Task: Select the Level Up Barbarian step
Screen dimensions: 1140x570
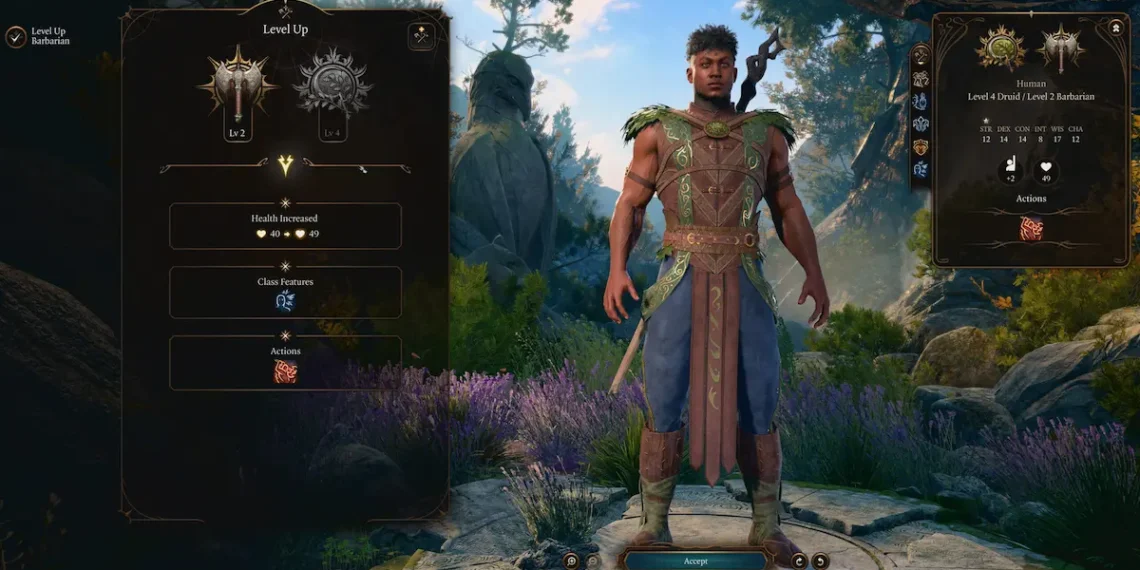Action: click(38, 37)
